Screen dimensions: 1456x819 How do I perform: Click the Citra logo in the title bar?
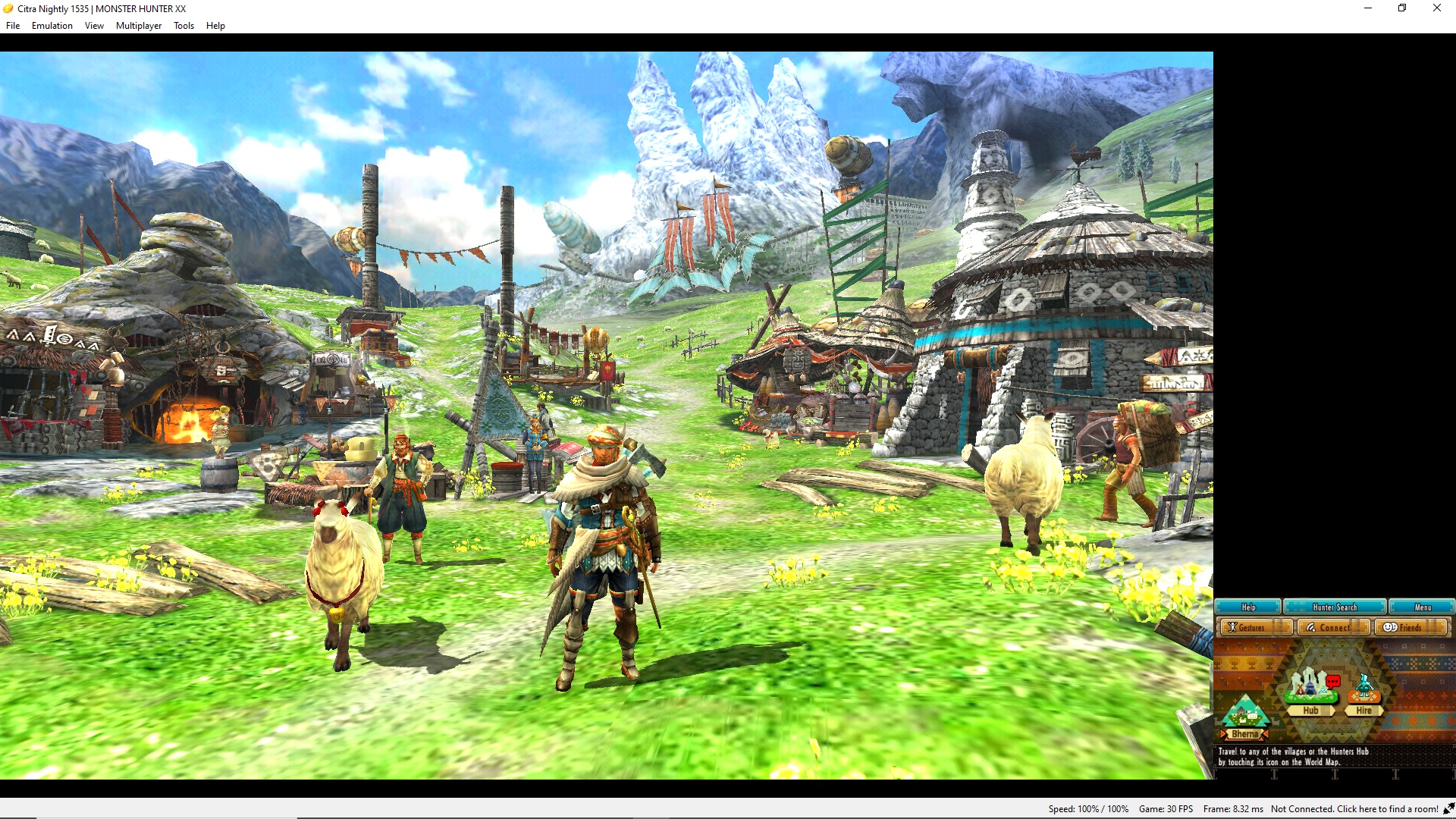(7, 8)
